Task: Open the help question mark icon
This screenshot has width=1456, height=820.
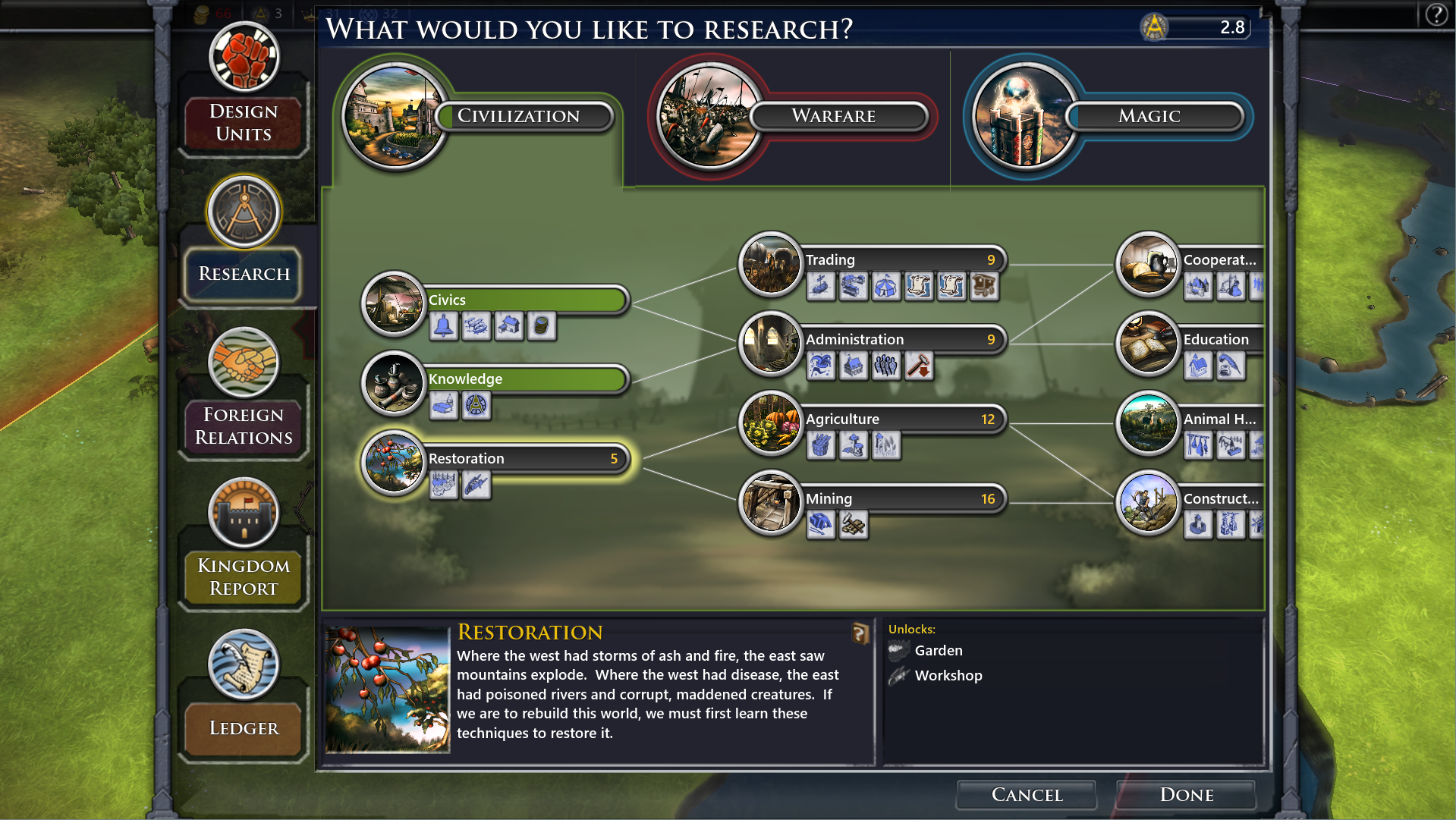Action: 1436,14
